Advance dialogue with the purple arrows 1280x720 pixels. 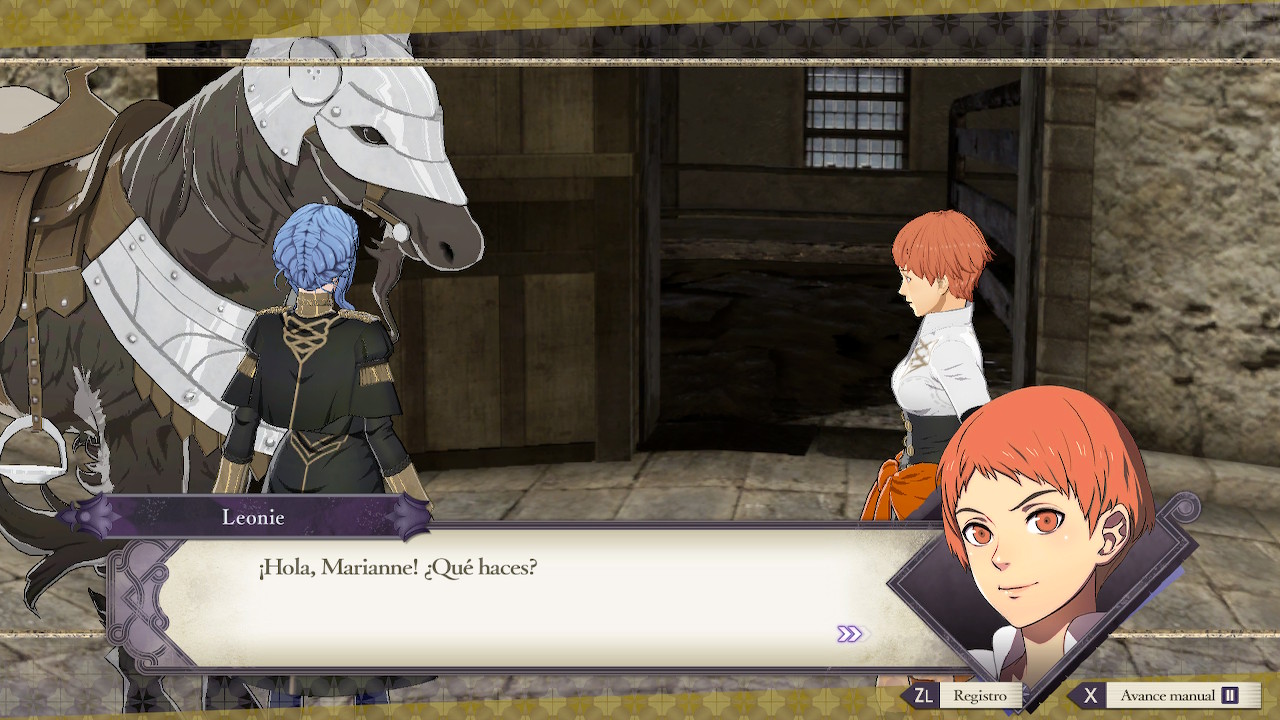point(850,634)
